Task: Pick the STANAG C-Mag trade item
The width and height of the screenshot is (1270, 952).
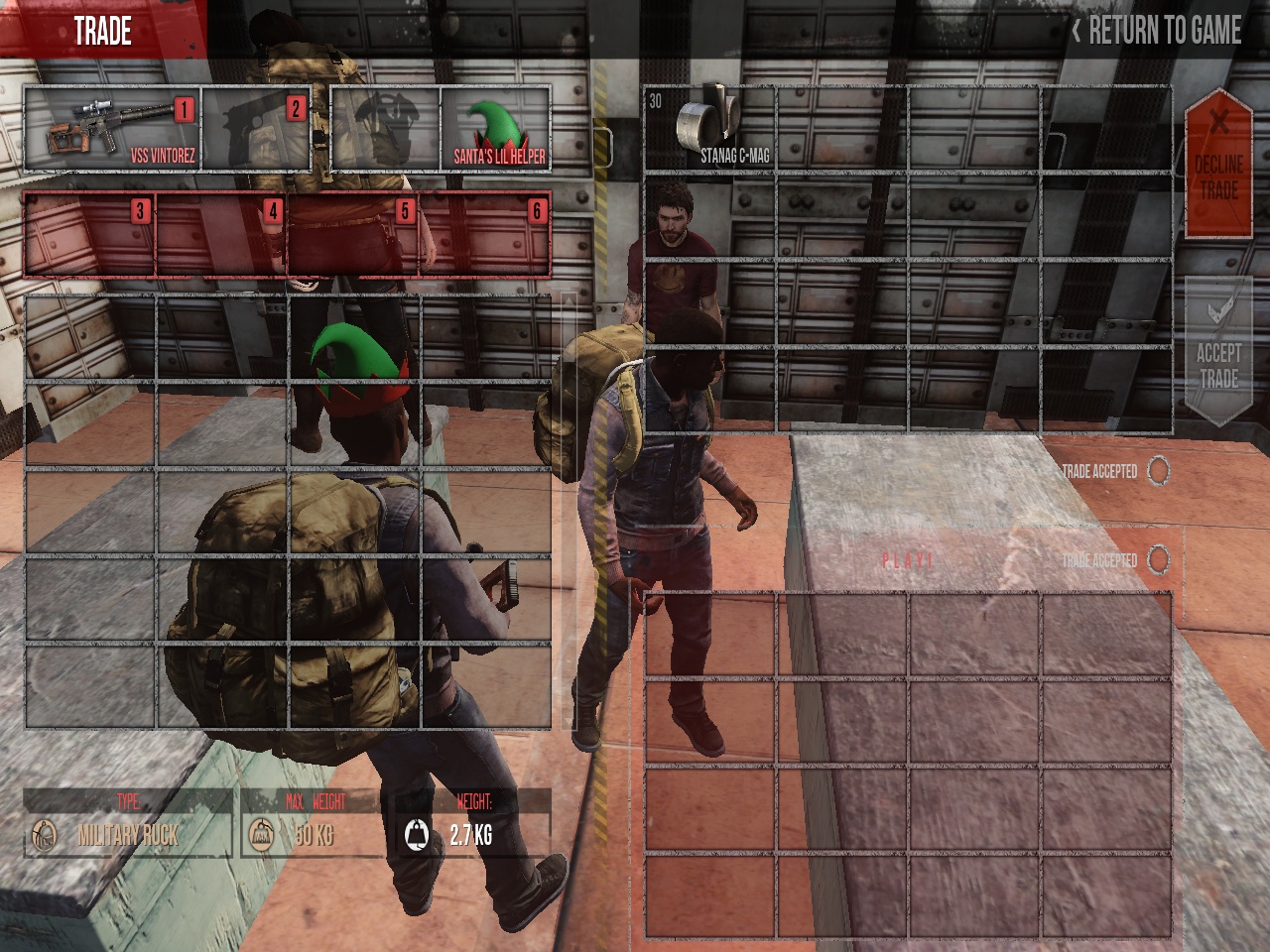Action: 708,129
